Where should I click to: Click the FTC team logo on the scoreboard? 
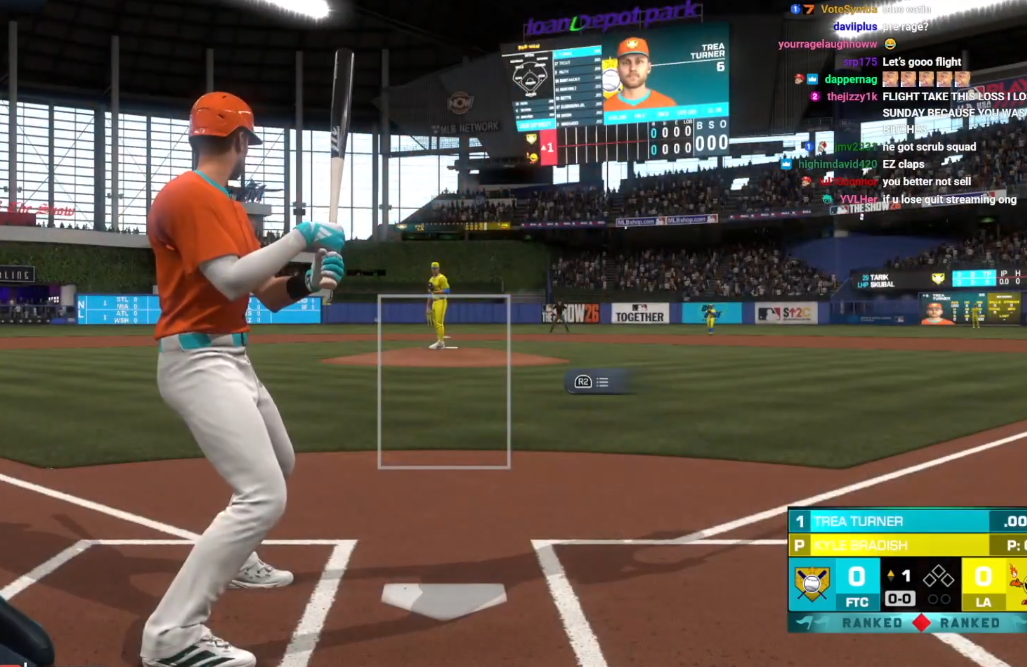[812, 583]
